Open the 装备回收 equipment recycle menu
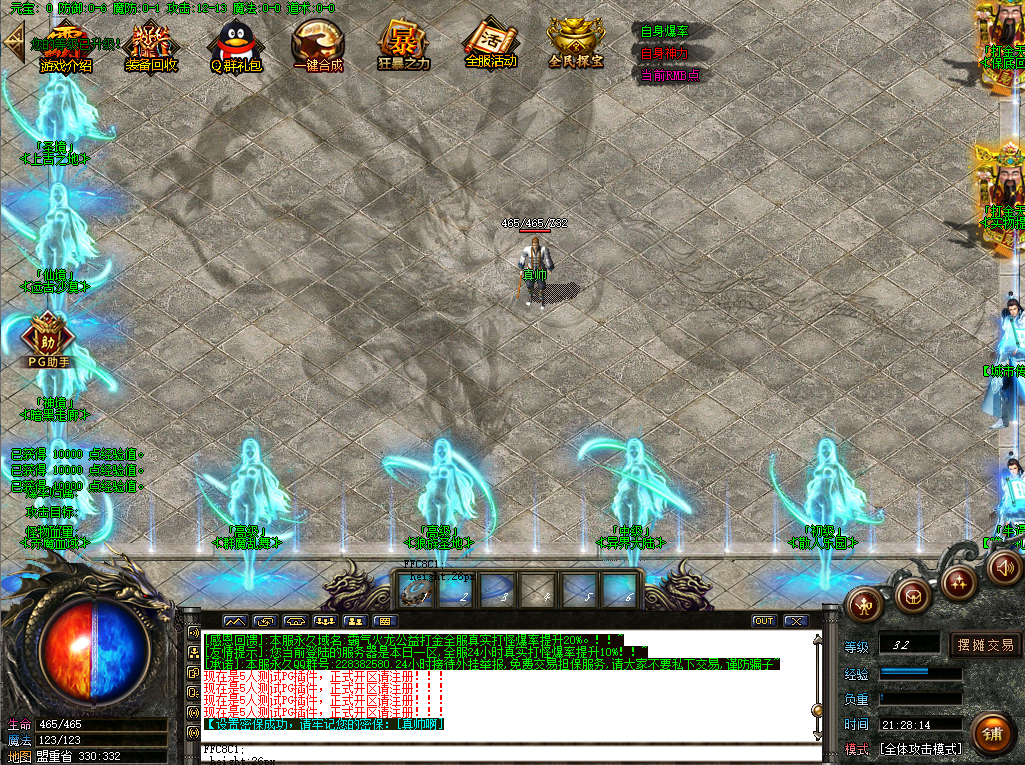The width and height of the screenshot is (1025, 765). (x=151, y=47)
